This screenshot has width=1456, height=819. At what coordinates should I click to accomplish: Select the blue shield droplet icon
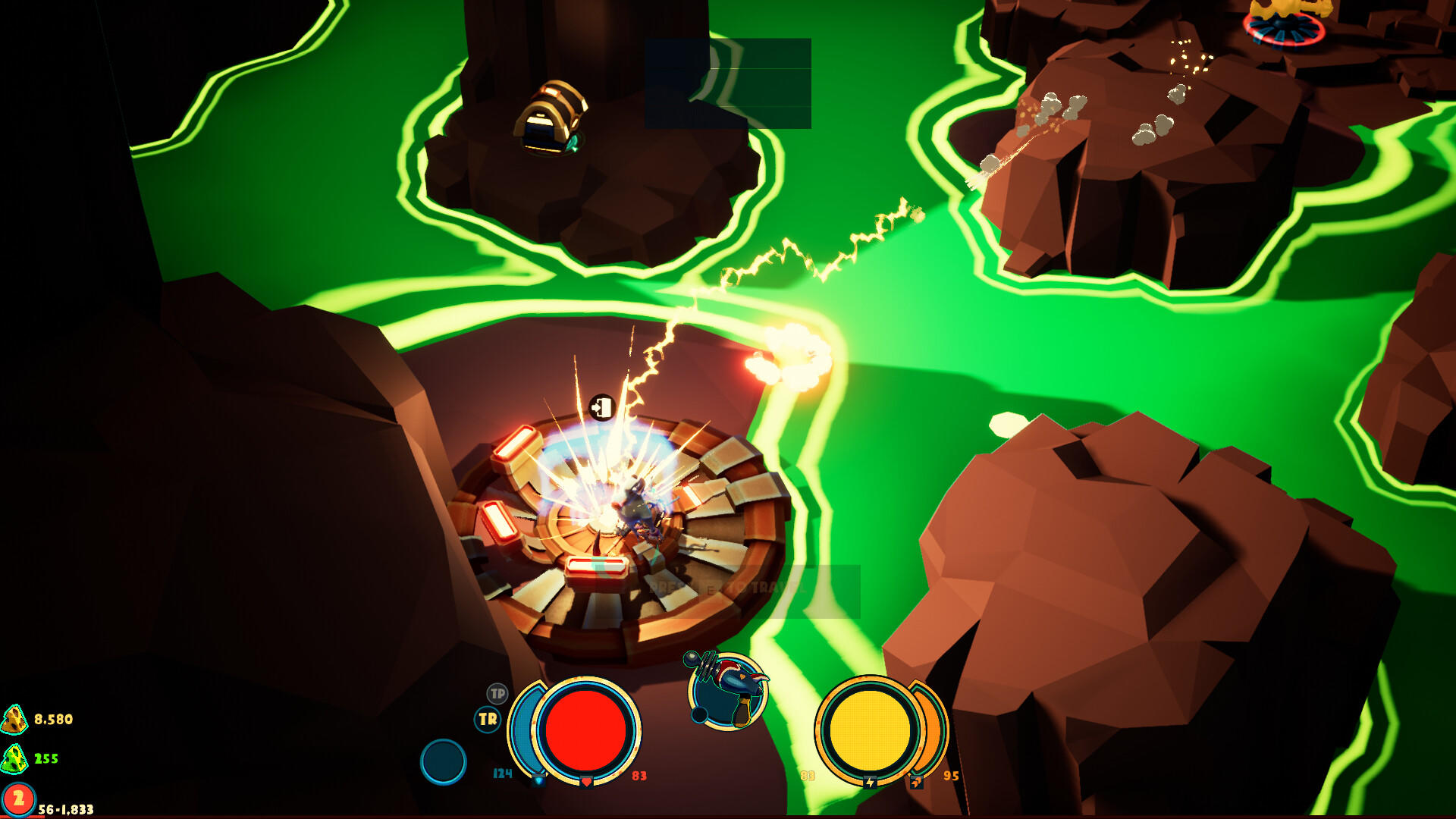click(x=538, y=781)
